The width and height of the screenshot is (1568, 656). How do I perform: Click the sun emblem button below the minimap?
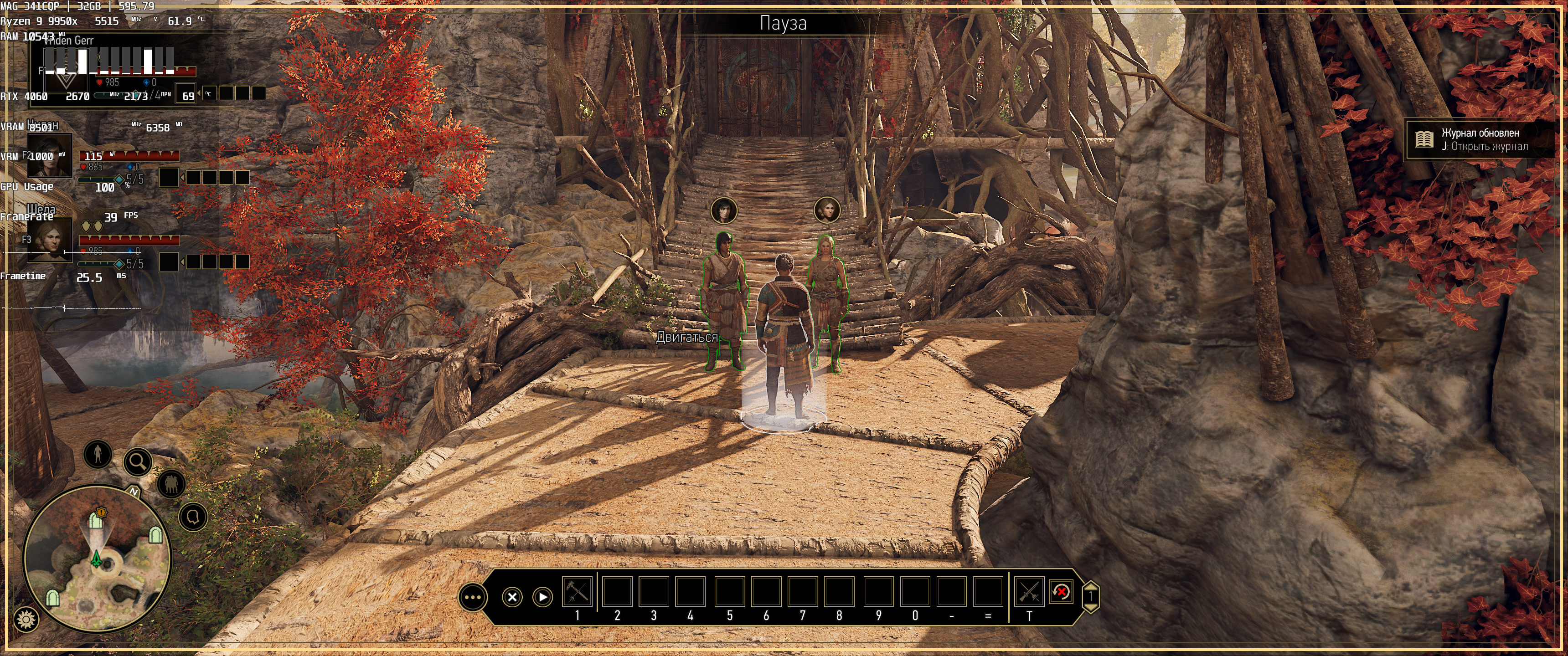(26, 620)
